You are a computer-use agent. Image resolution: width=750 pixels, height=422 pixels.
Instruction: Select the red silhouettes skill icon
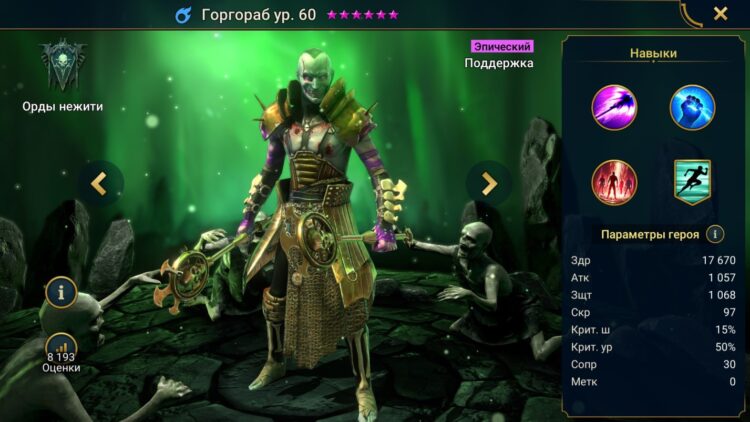click(x=615, y=182)
